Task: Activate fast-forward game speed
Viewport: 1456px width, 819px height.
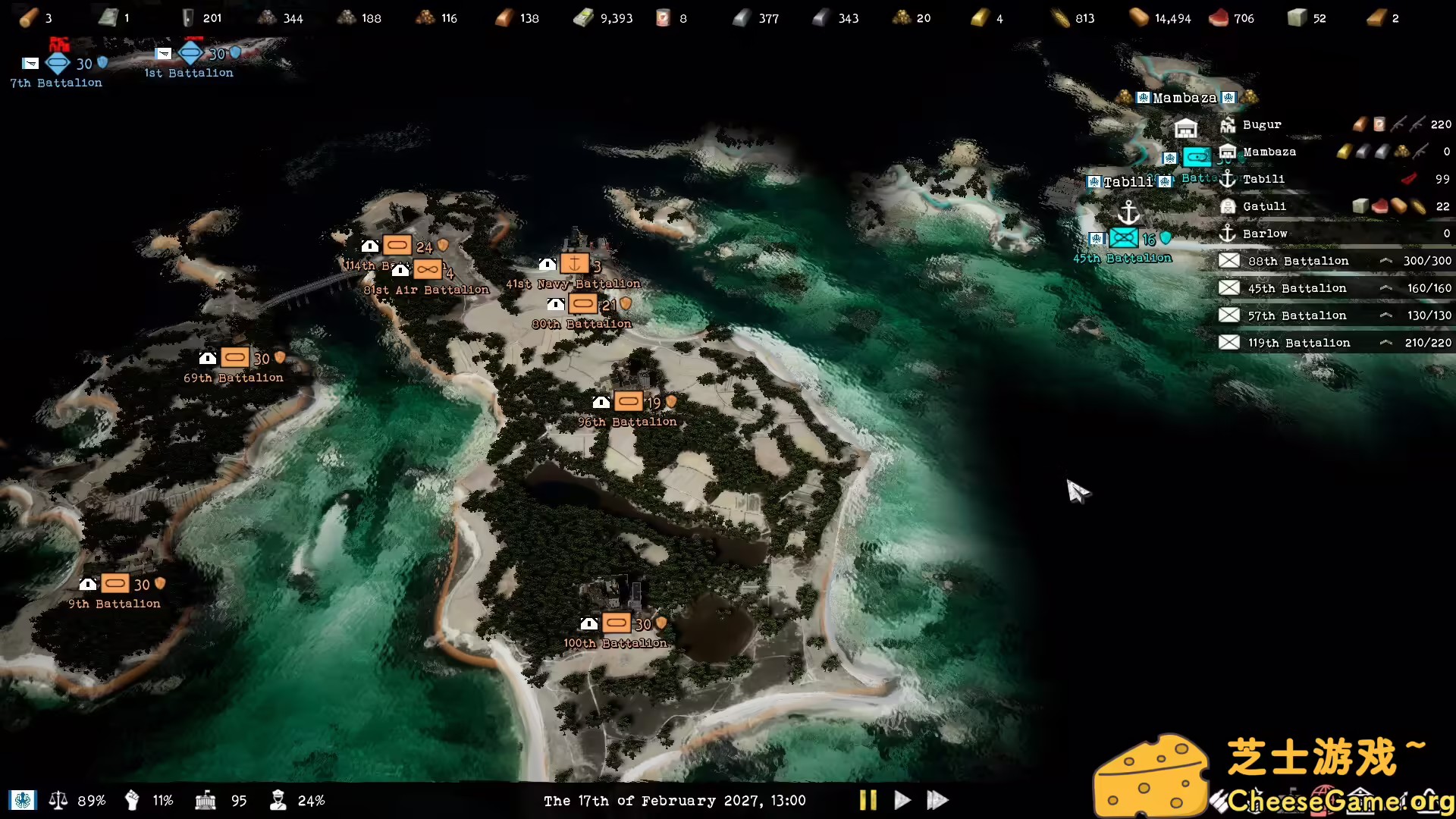Action: (x=938, y=800)
